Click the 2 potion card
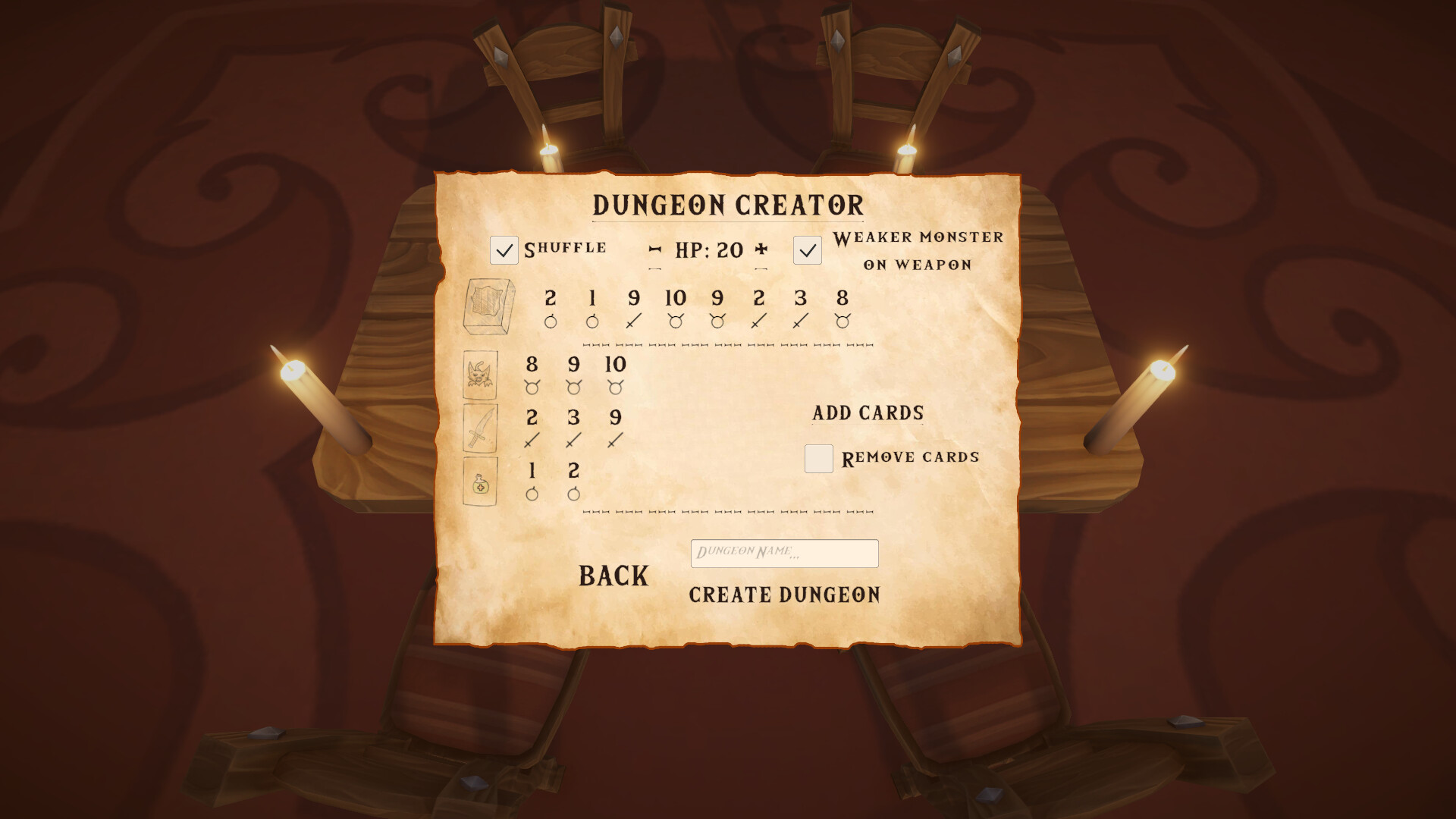 click(574, 481)
